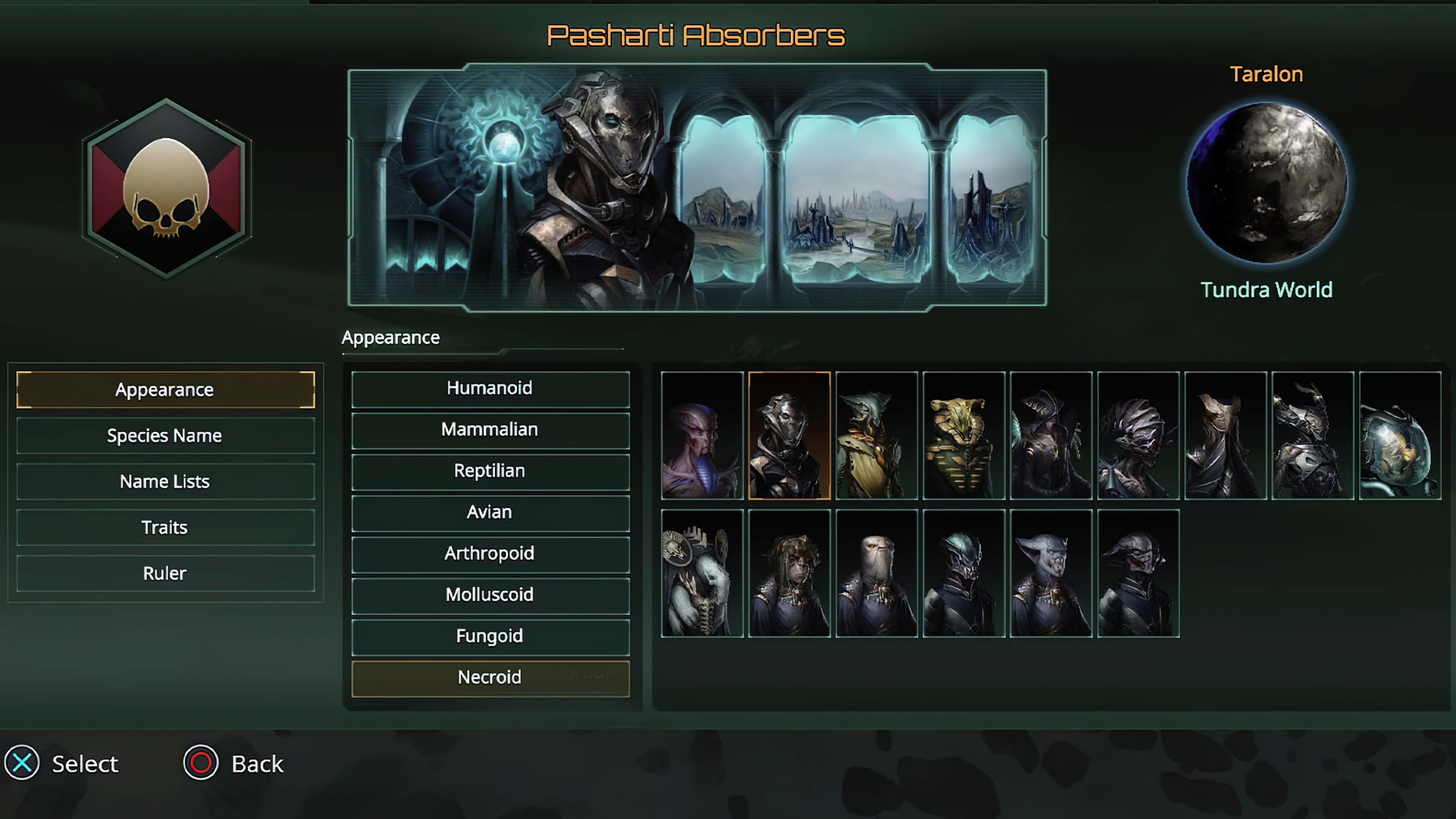Open the Name Lists section

click(165, 481)
